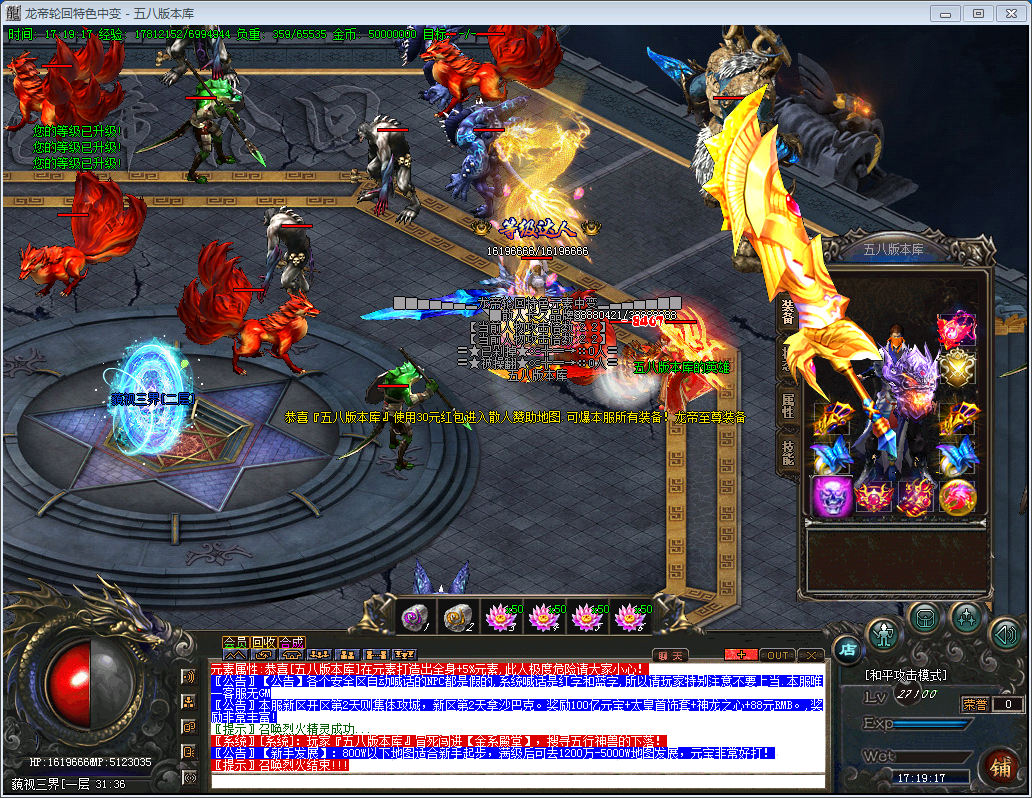Open the red 铺 stall button

click(998, 766)
